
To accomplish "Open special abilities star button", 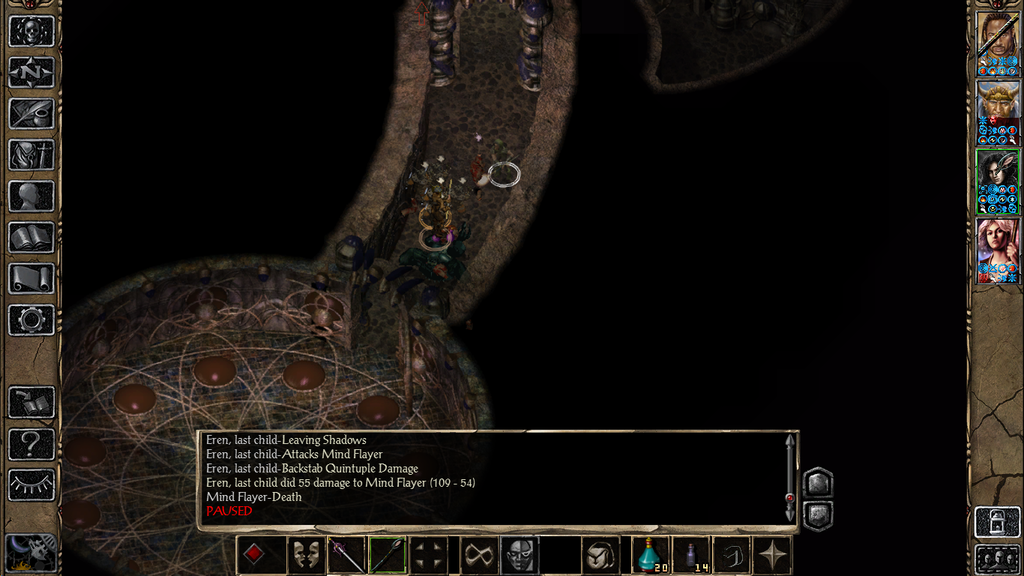I will click(774, 555).
